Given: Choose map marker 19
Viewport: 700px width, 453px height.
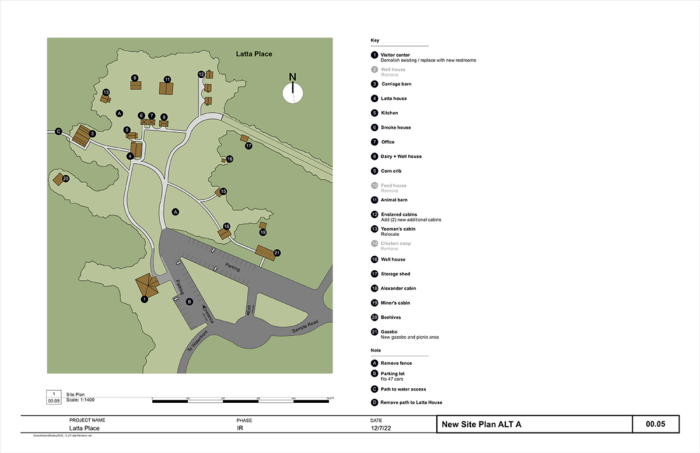Looking at the screenshot, I should (263, 232).
